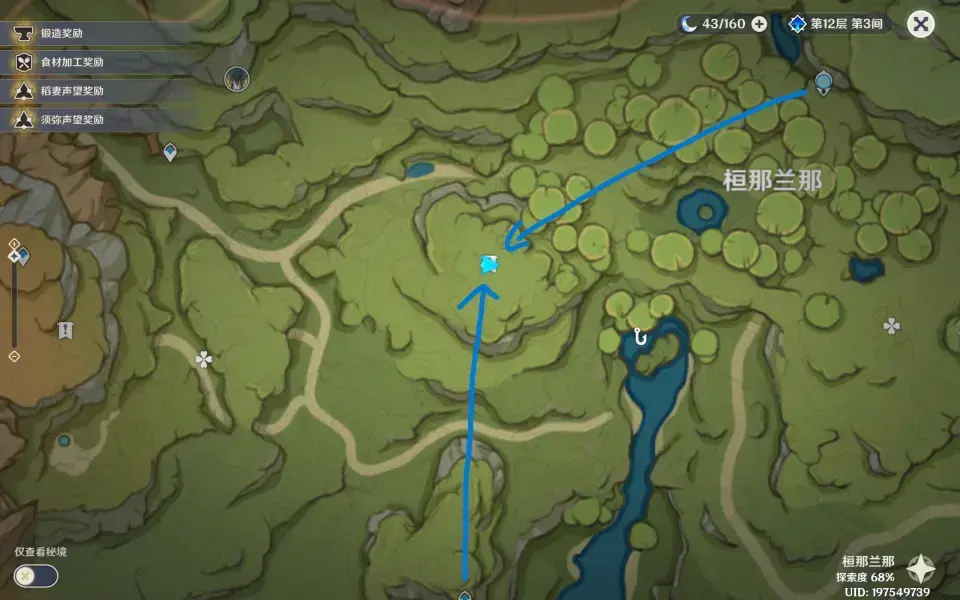This screenshot has height=600, width=960.
Task: Select the 锻造奖励 forging reward entry
Action: 62,33
